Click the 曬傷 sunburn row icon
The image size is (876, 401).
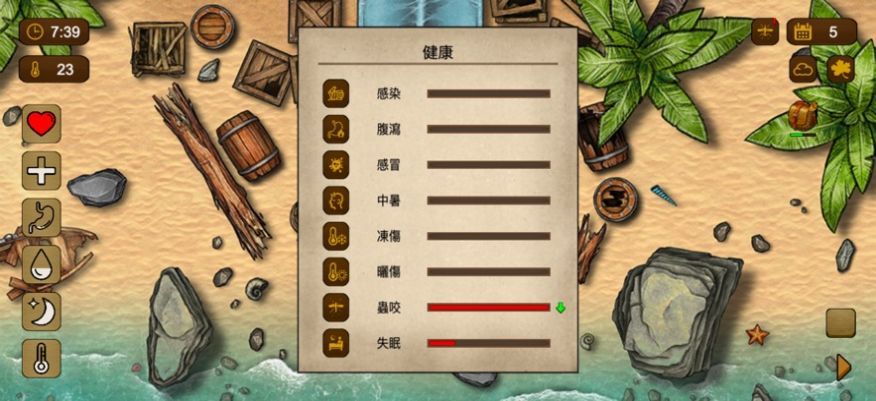336,272
